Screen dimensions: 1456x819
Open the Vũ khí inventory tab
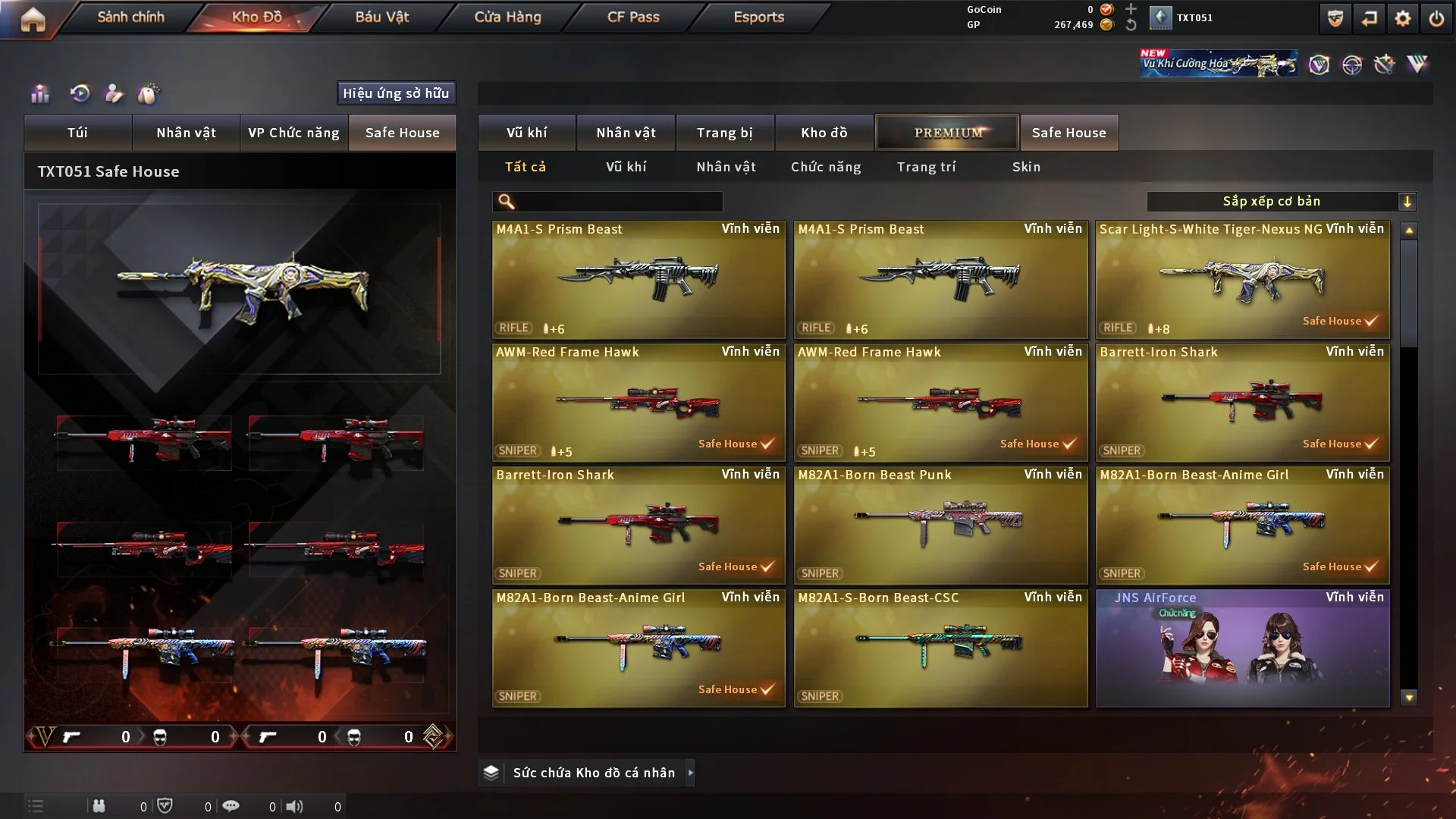pos(526,133)
